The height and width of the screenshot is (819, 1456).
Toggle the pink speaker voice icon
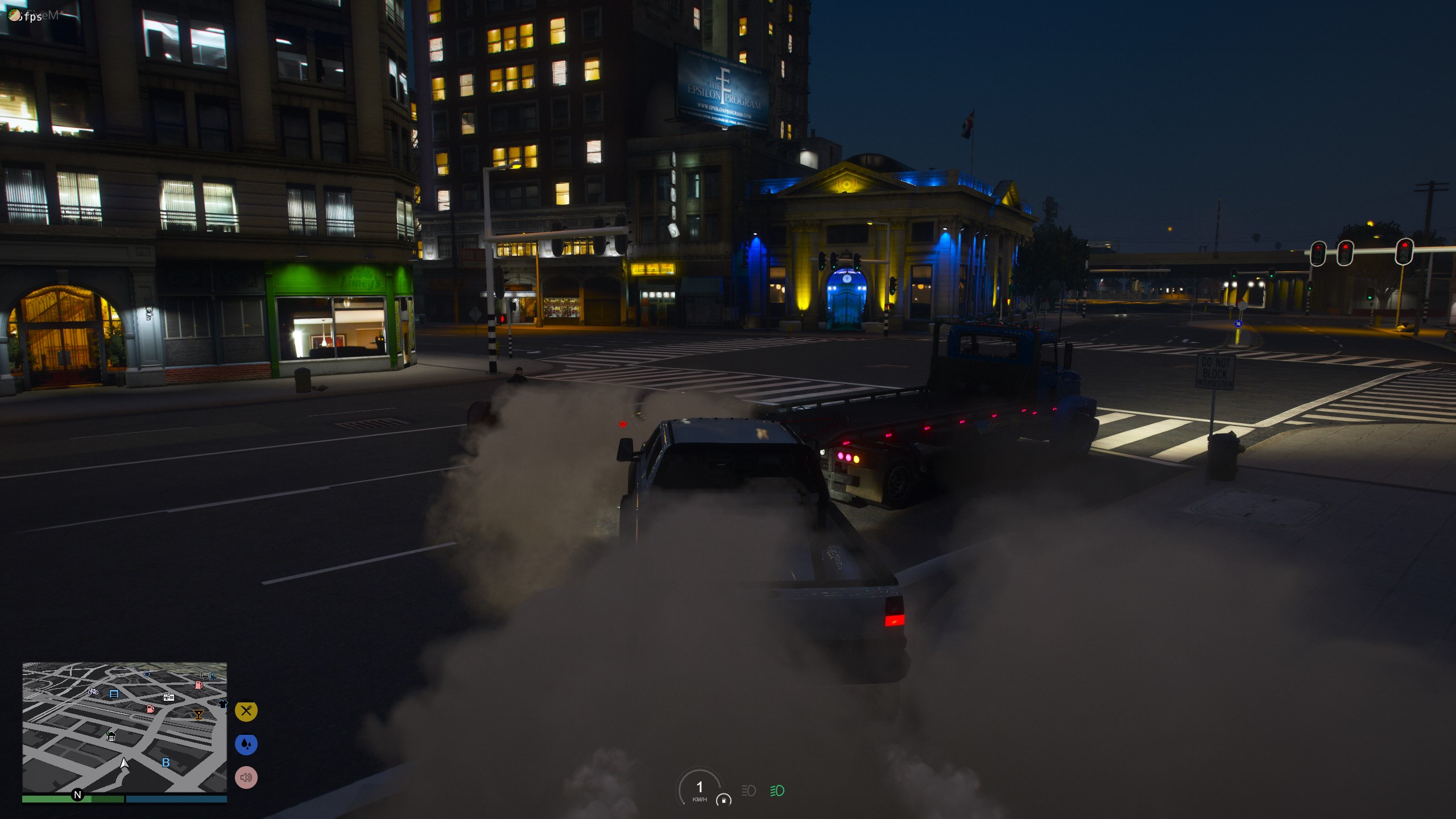point(246,777)
